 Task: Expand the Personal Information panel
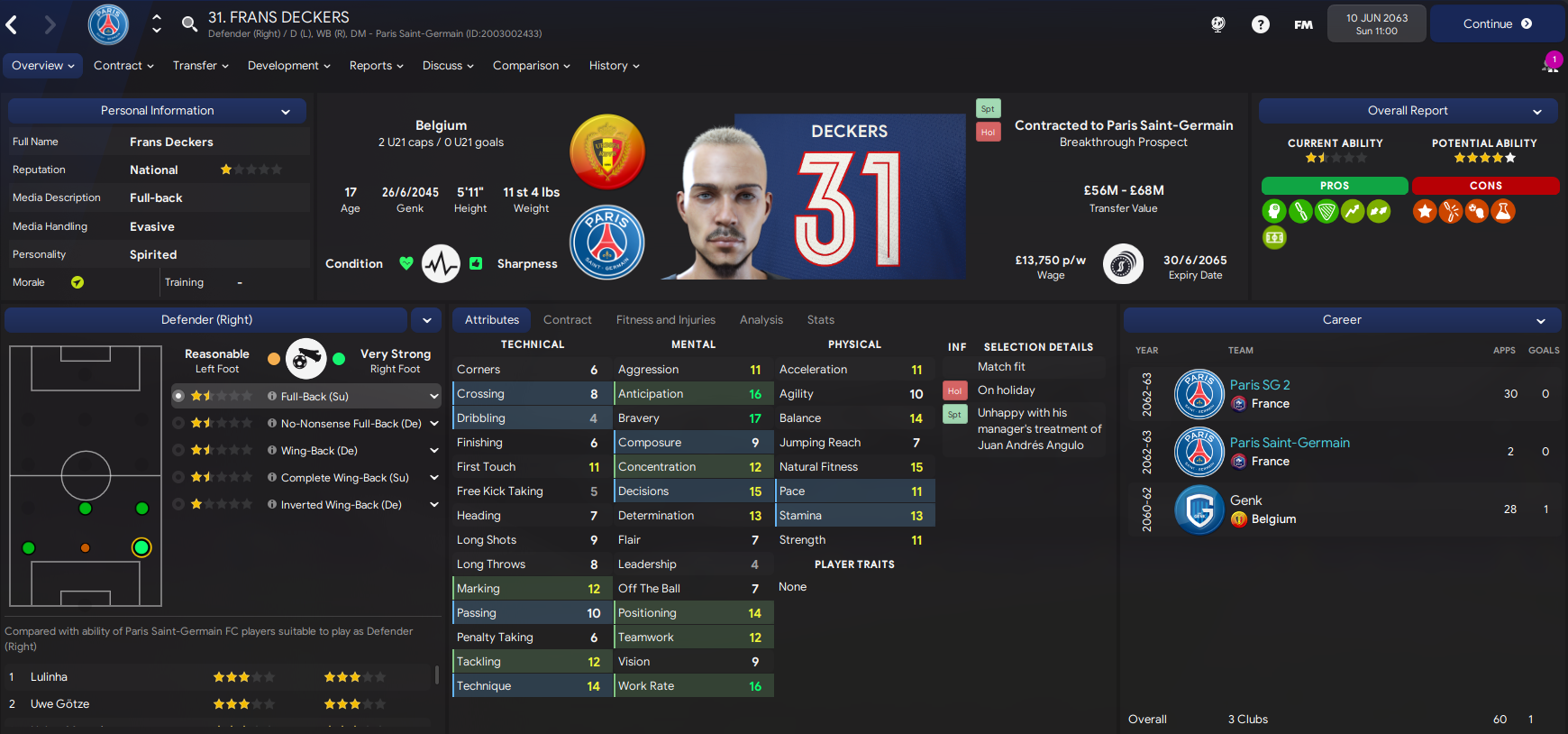click(x=287, y=110)
